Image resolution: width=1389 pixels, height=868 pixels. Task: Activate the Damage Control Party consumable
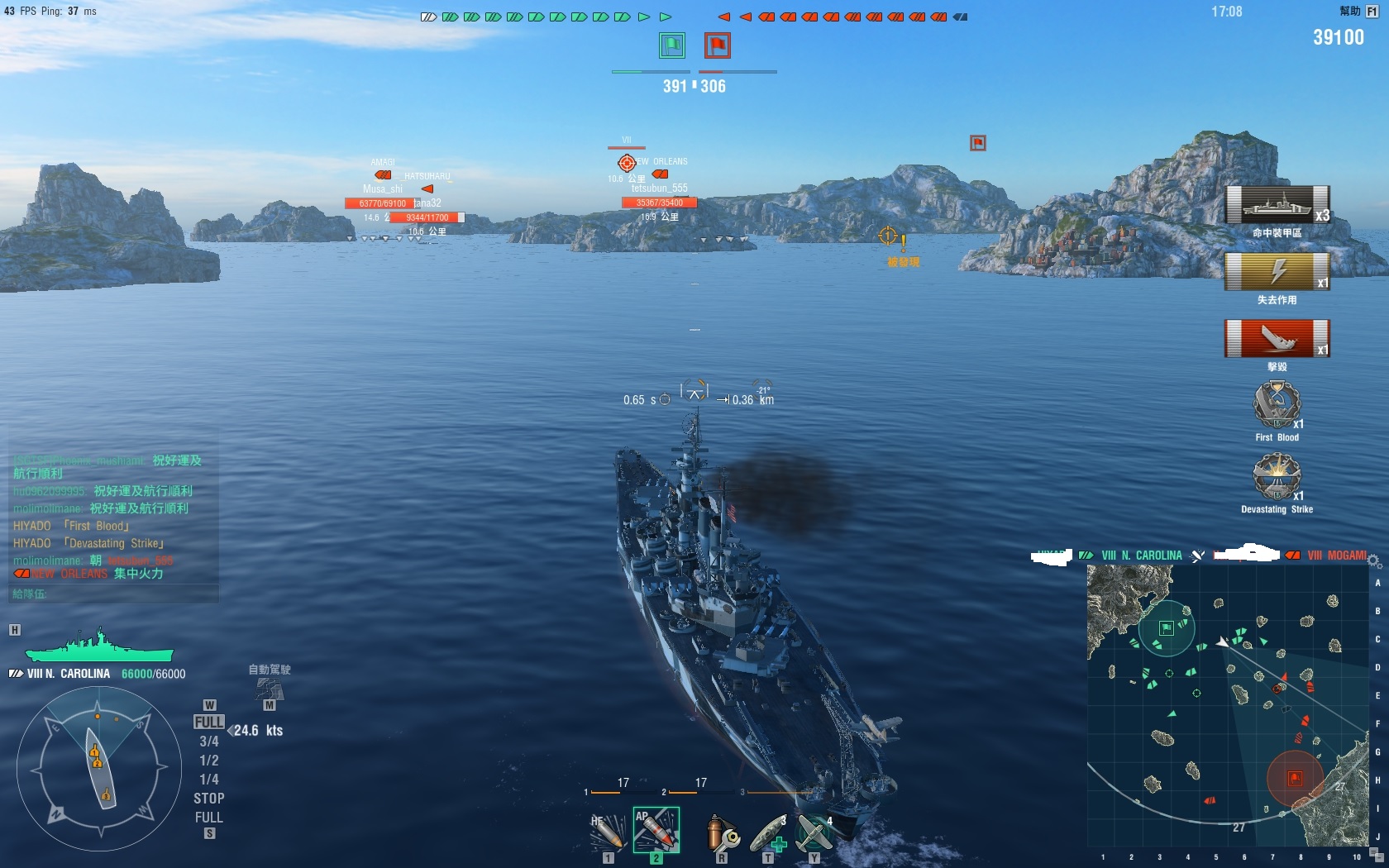point(722,832)
